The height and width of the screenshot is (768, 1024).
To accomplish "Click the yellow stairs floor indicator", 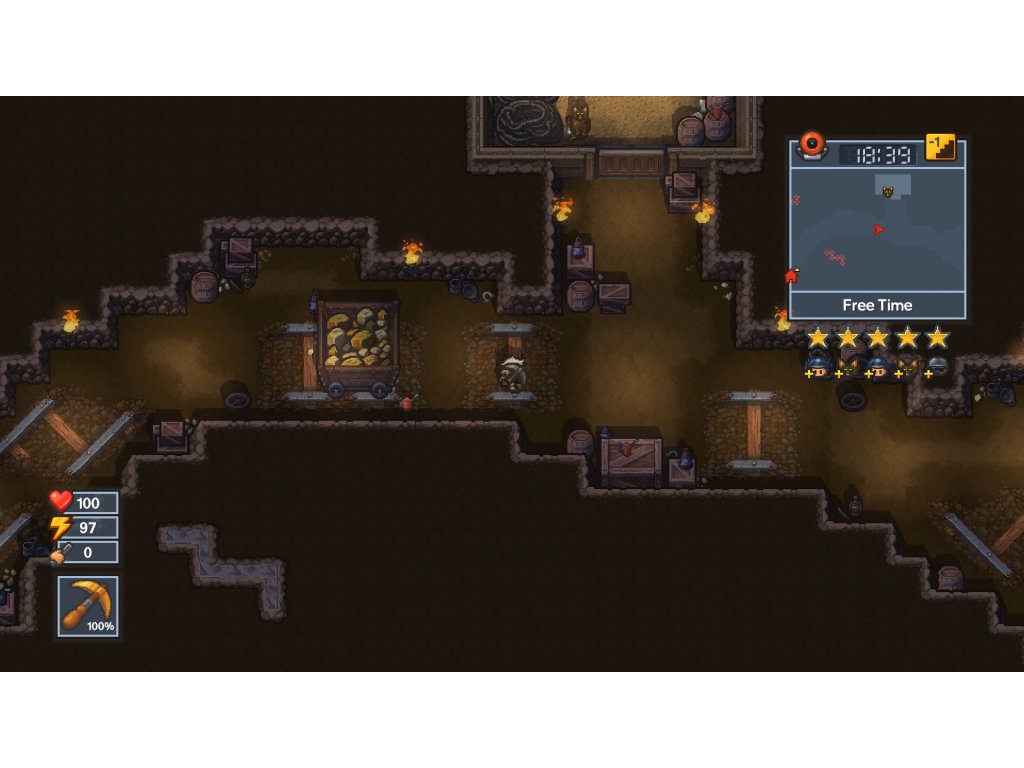I will point(940,148).
